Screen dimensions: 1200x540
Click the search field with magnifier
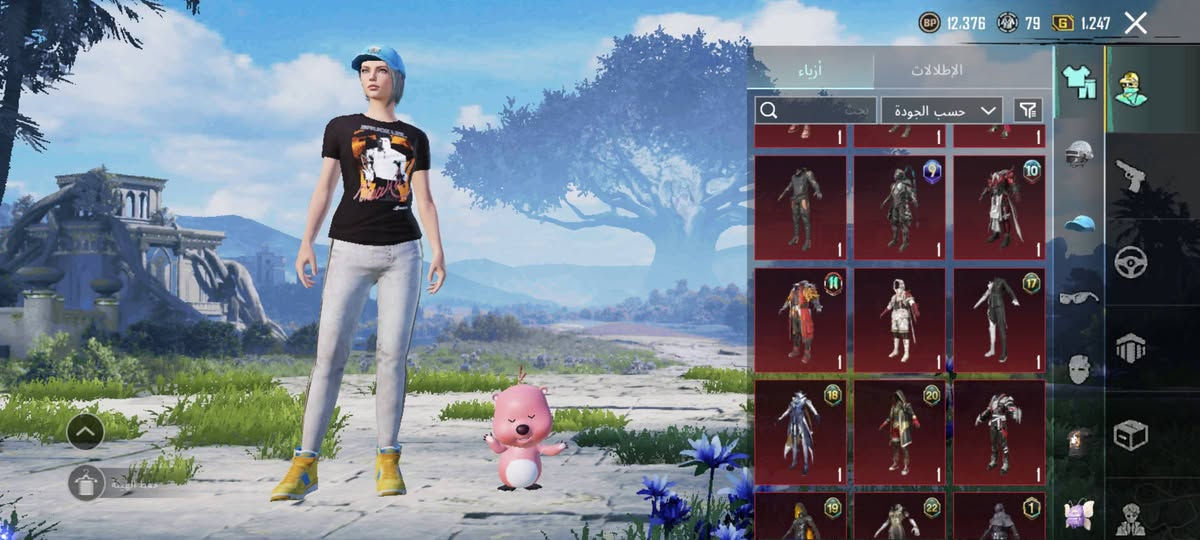(x=815, y=110)
